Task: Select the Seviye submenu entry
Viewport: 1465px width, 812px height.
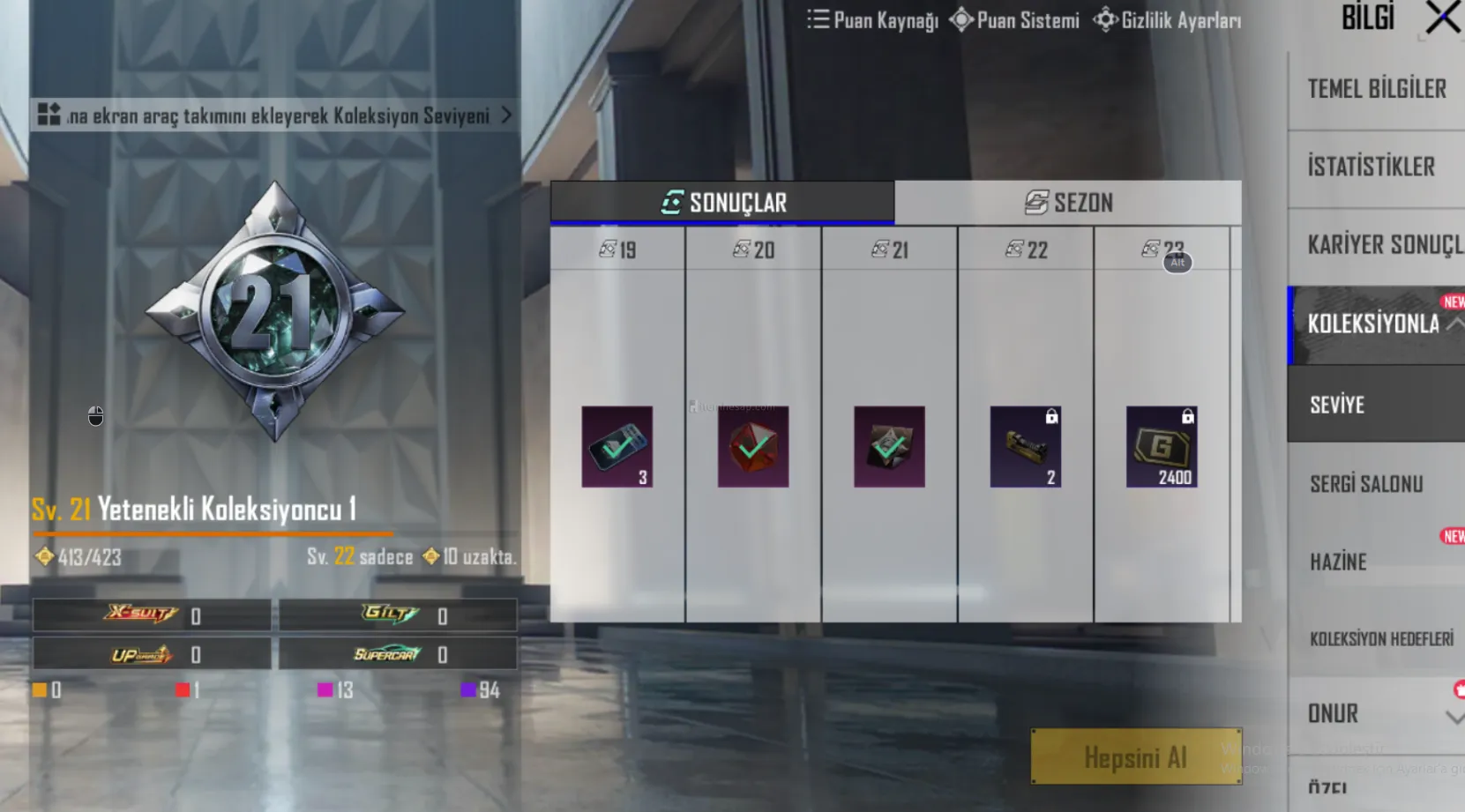Action: pos(1338,405)
